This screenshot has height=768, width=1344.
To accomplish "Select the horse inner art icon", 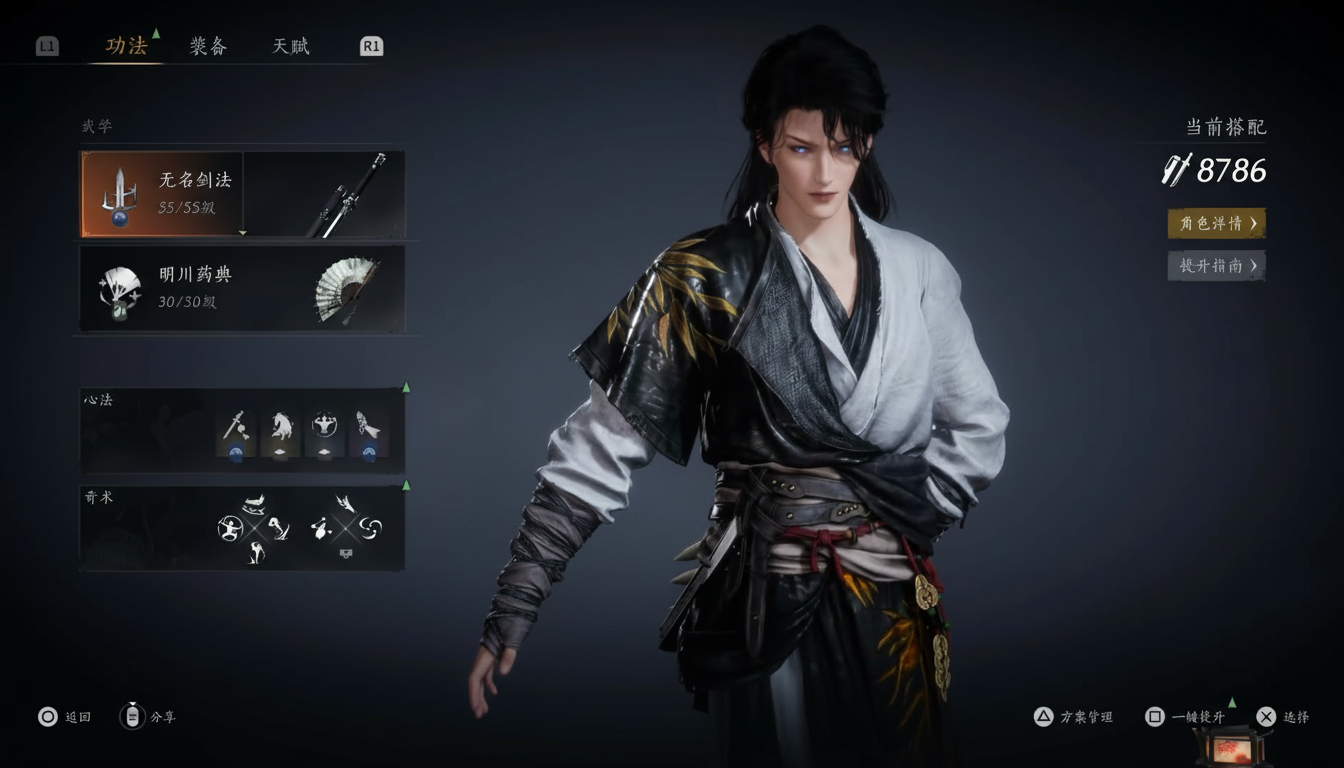I will pos(281,430).
